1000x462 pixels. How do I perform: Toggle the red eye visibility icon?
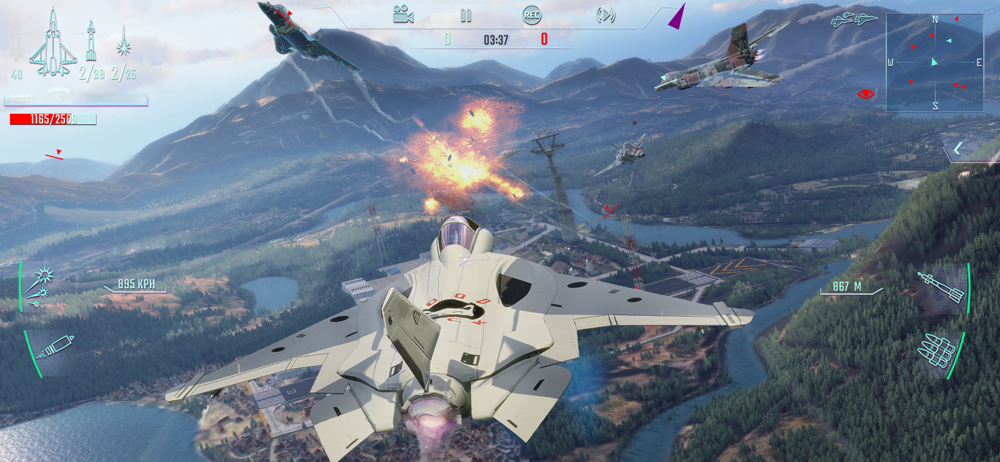tap(866, 94)
